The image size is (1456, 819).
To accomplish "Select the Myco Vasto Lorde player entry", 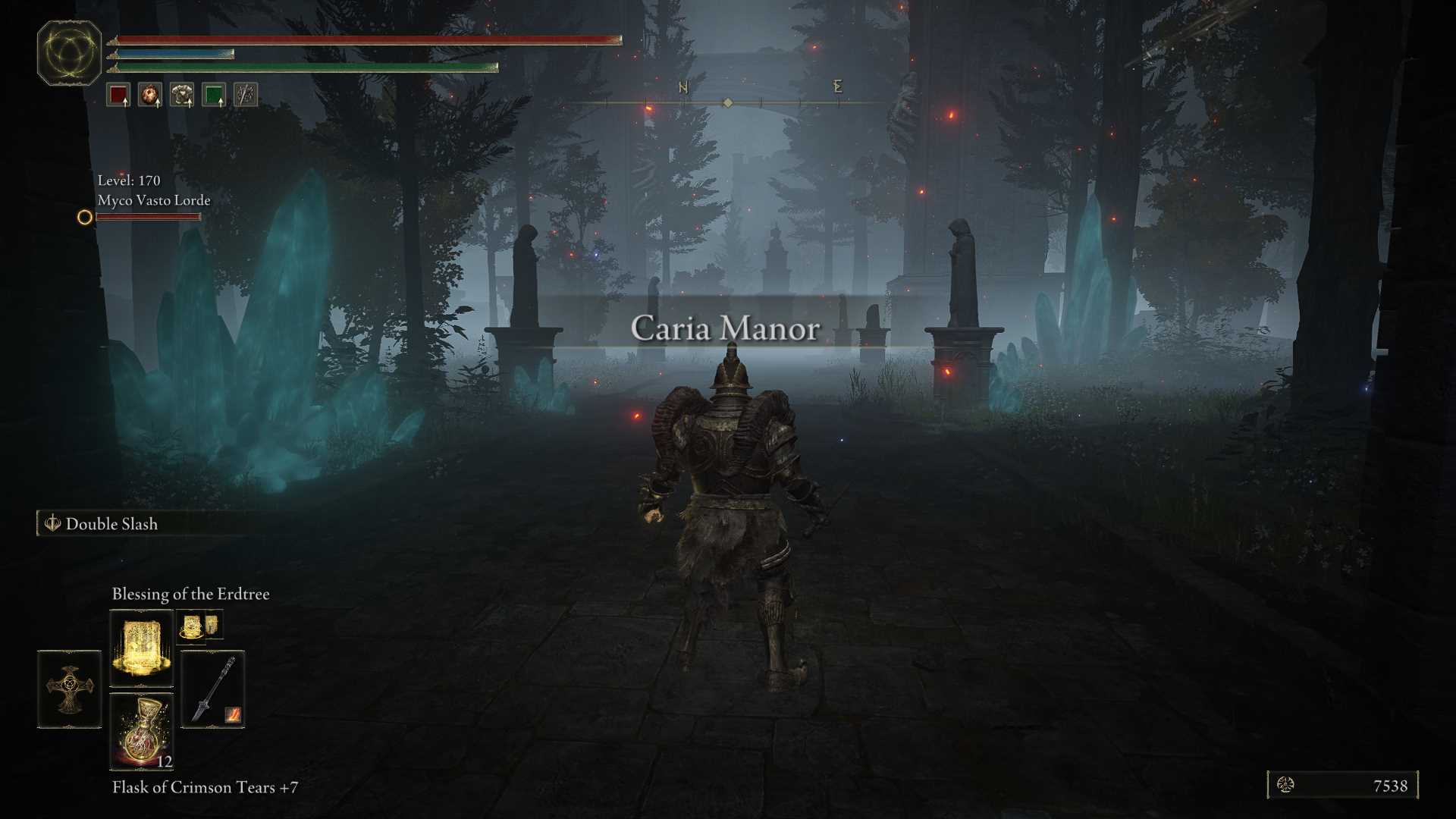I will (x=153, y=201).
